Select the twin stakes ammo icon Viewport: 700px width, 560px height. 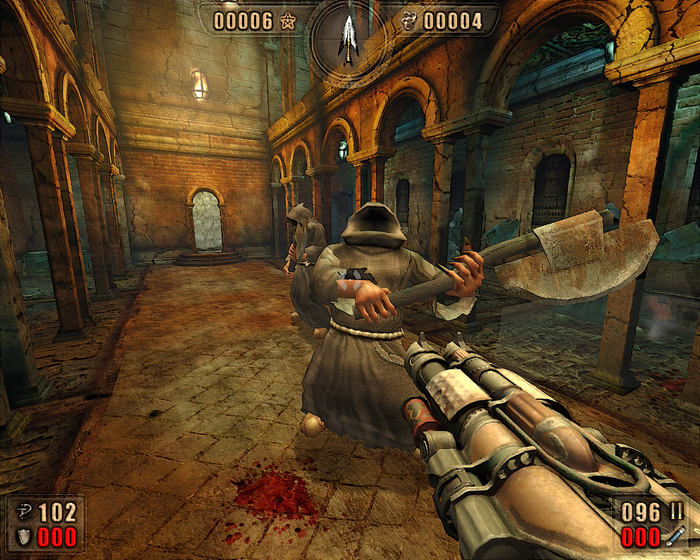pos(675,512)
